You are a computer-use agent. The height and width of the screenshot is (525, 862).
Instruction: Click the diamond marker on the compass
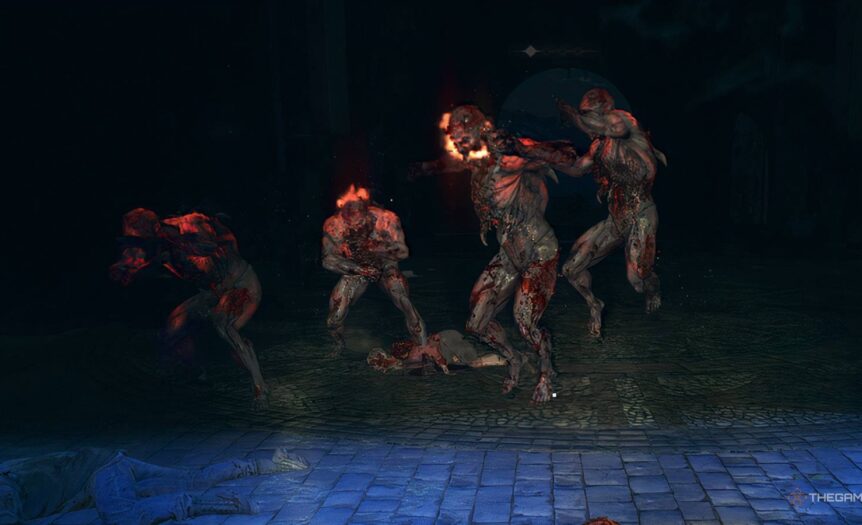point(530,51)
